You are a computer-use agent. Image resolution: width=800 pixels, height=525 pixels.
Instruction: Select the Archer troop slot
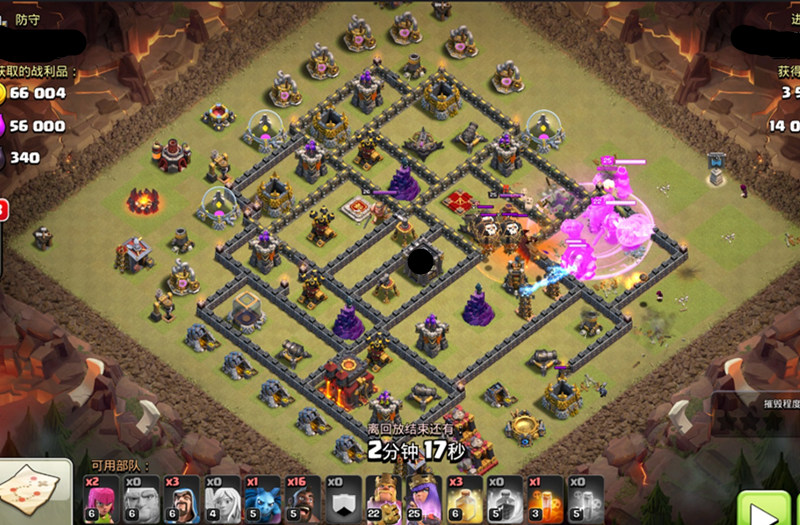[x=99, y=497]
